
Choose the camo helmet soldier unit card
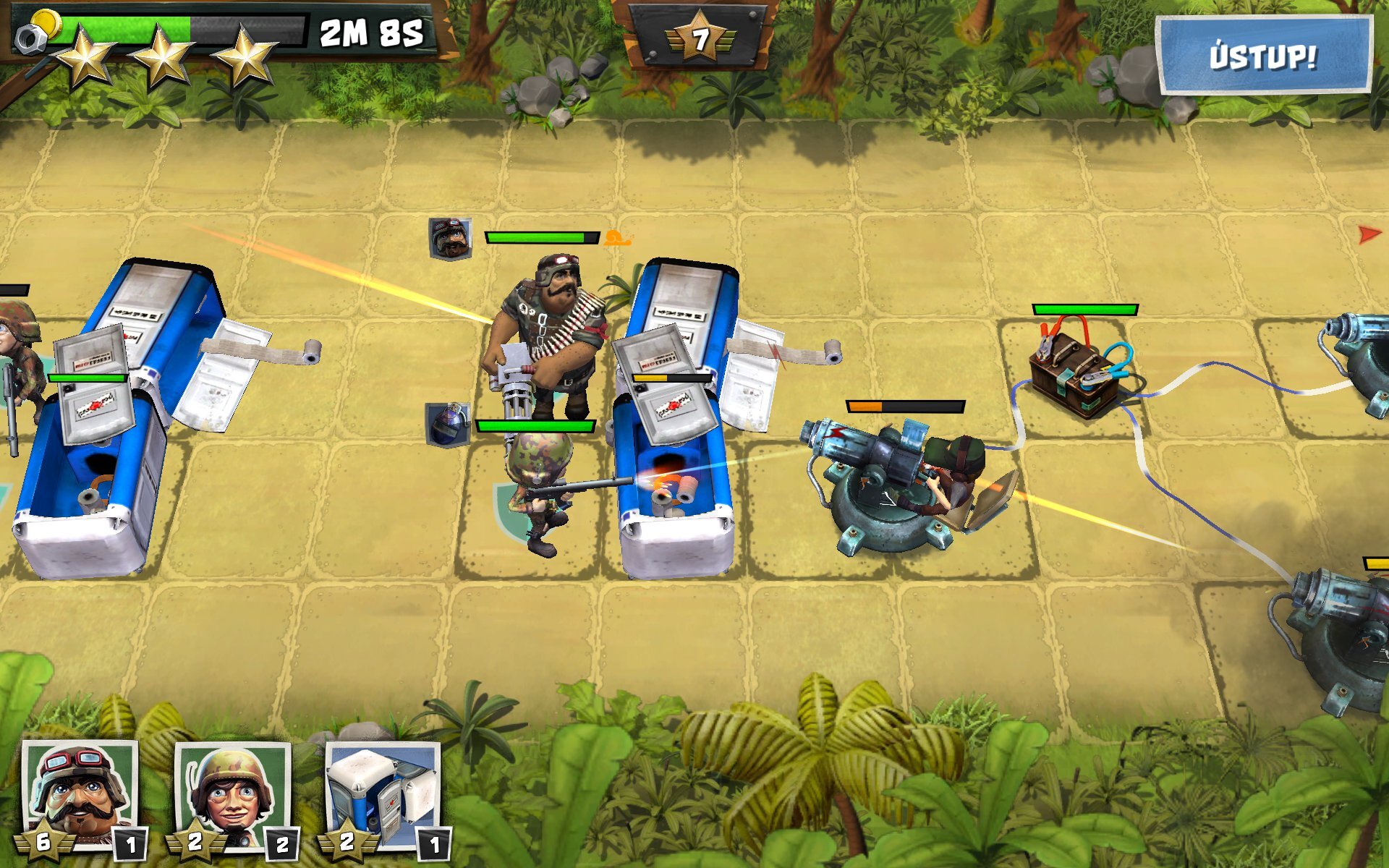233,797
